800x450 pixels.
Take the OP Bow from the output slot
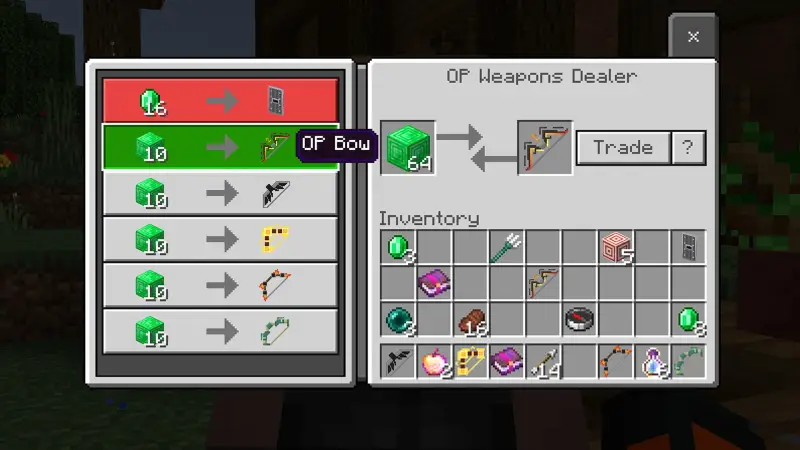click(x=544, y=148)
